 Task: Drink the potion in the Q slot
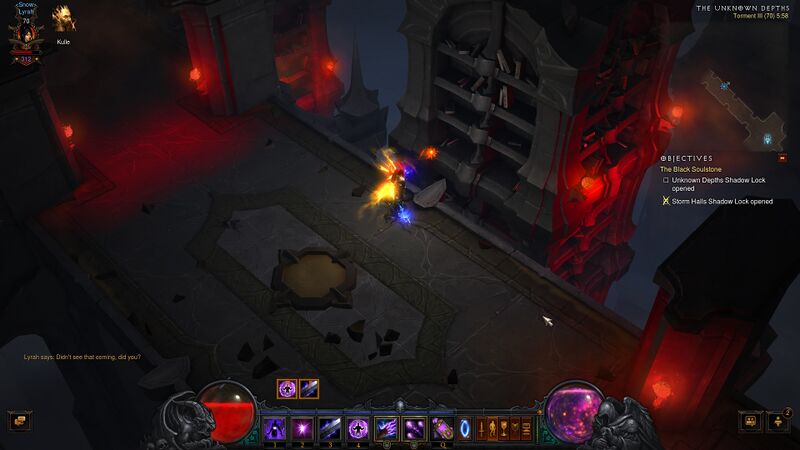pyautogui.click(x=441, y=429)
